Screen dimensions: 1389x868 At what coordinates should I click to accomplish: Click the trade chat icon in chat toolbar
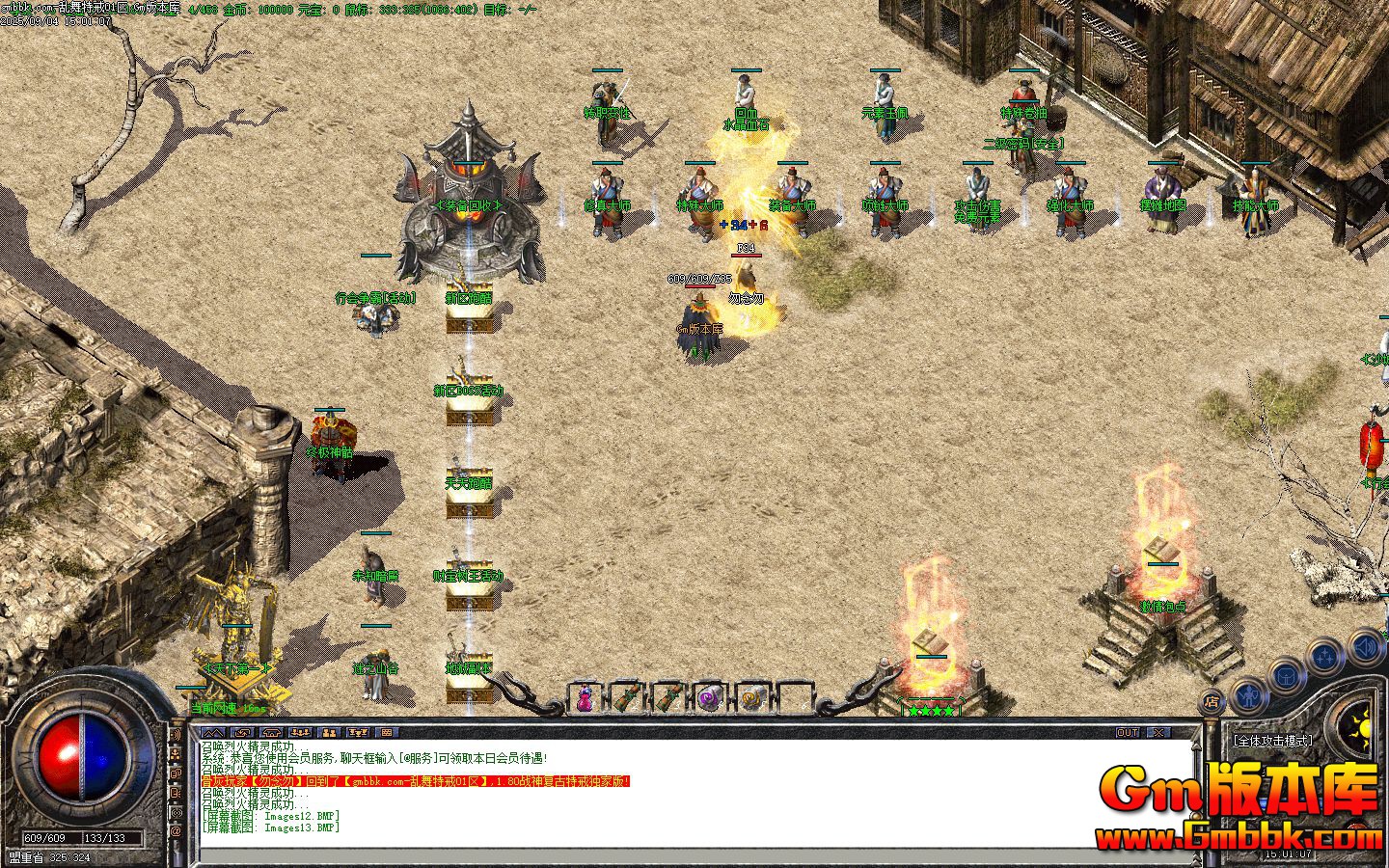[358, 732]
